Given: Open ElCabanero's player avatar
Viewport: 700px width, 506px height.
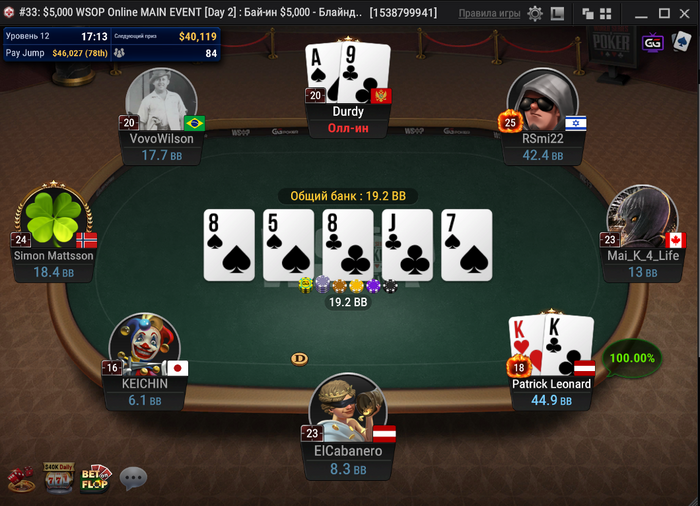Looking at the screenshot, I should [x=349, y=406].
